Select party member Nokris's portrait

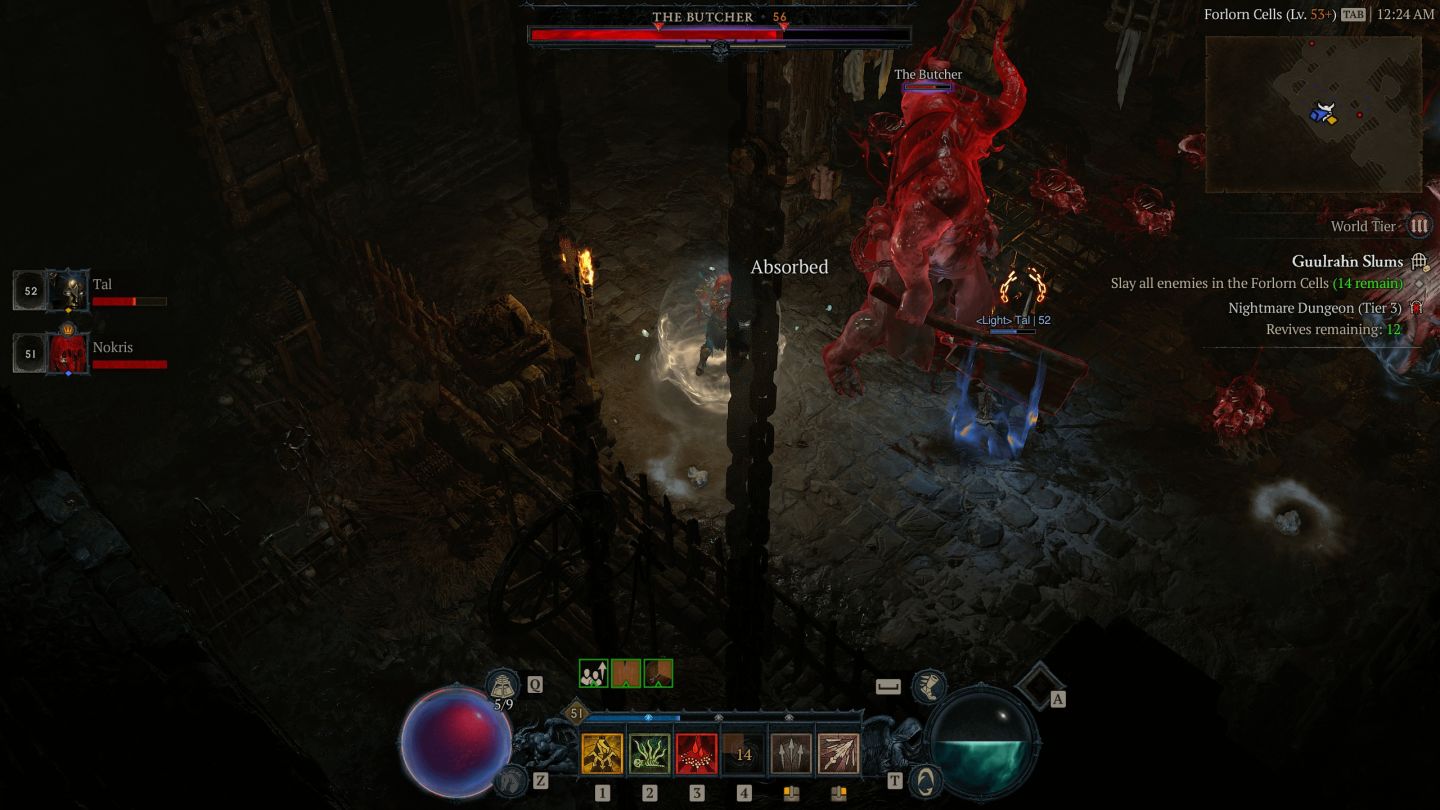68,354
